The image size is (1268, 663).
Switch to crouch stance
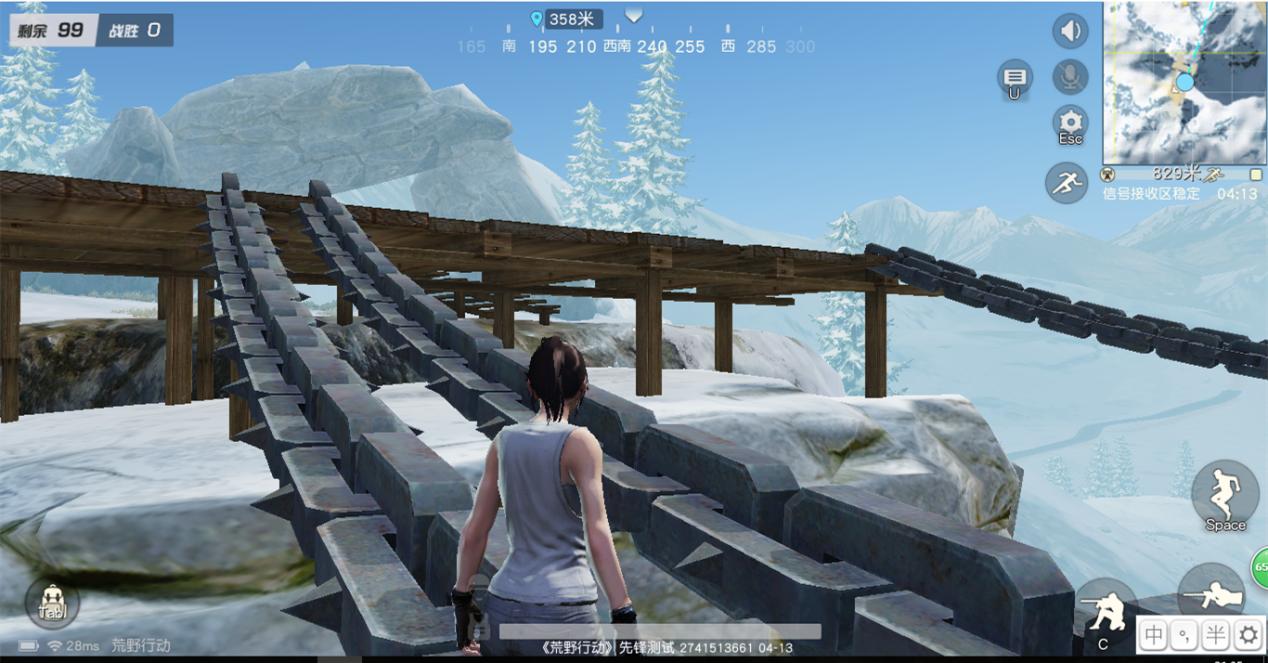pos(1104,612)
